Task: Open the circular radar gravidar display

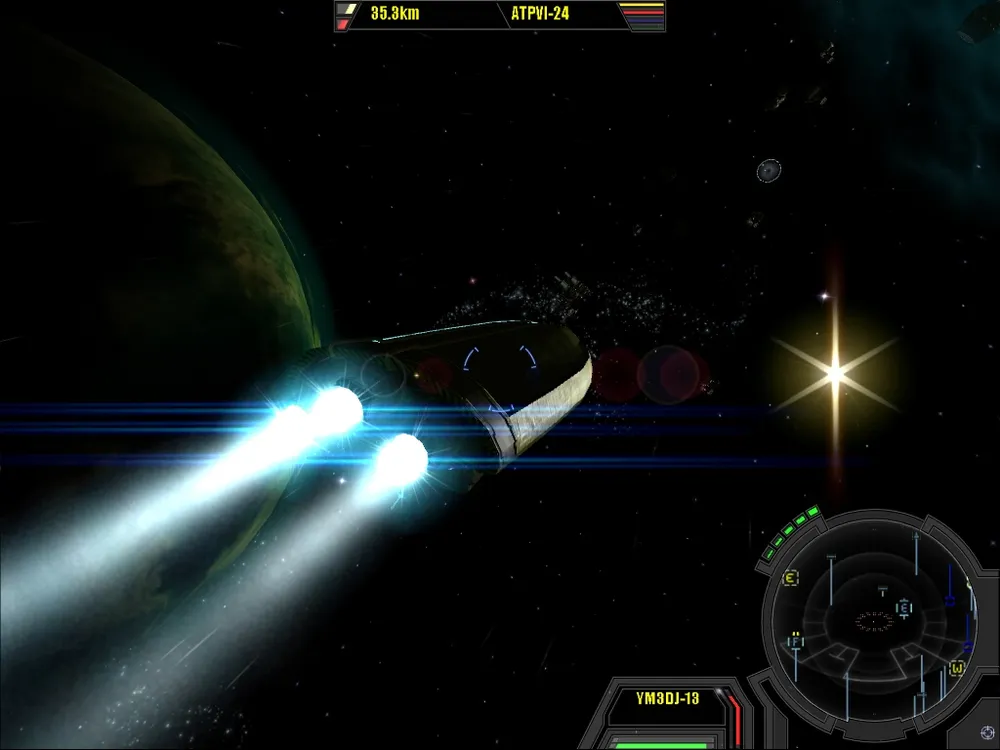Action: (873, 621)
